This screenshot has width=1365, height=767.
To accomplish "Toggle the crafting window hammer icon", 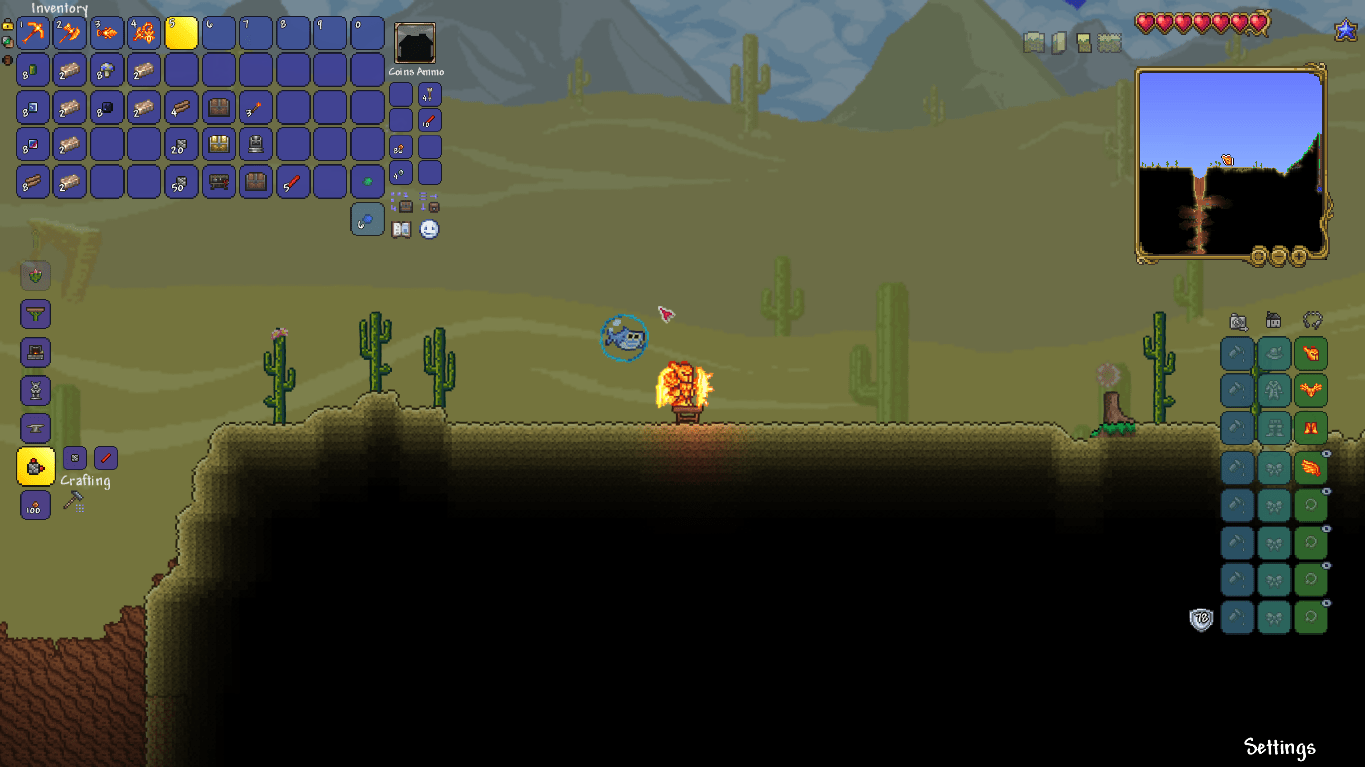I will (x=73, y=501).
